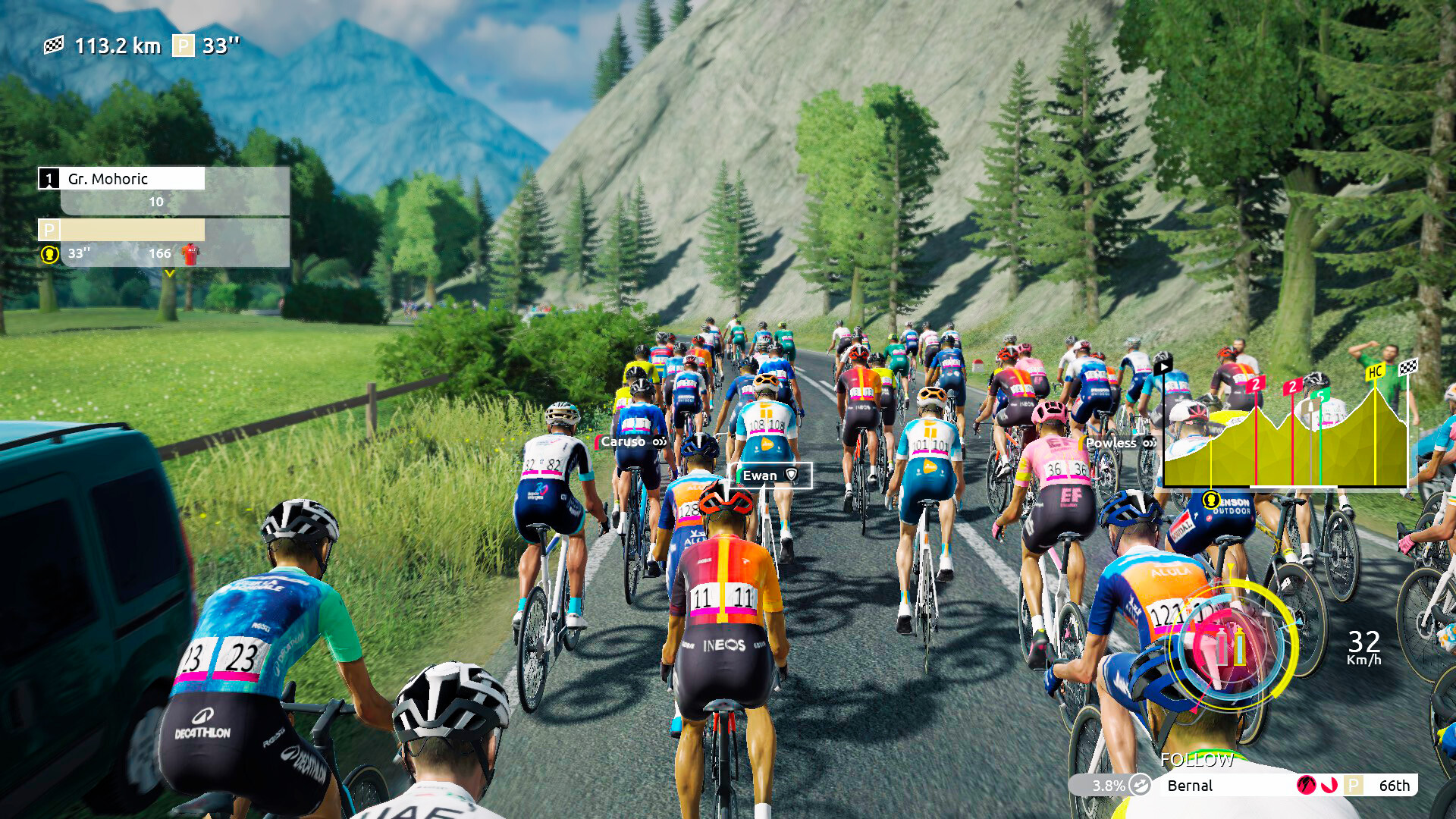Click the yellow jersey icon beside 33'' gap
This screenshot has width=1456, height=819.
[x=49, y=255]
